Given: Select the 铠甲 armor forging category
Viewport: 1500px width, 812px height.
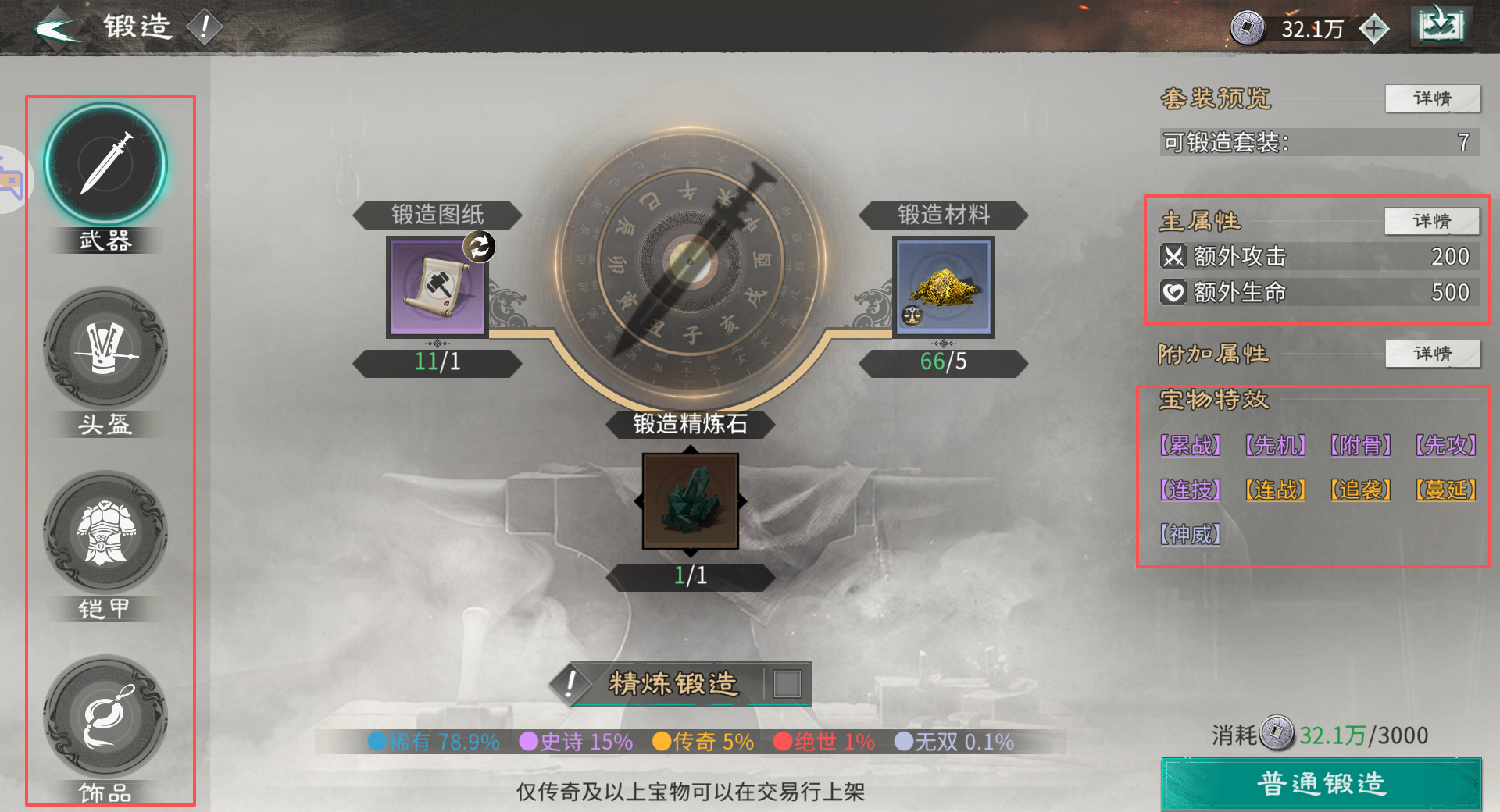Looking at the screenshot, I should coord(105,535).
